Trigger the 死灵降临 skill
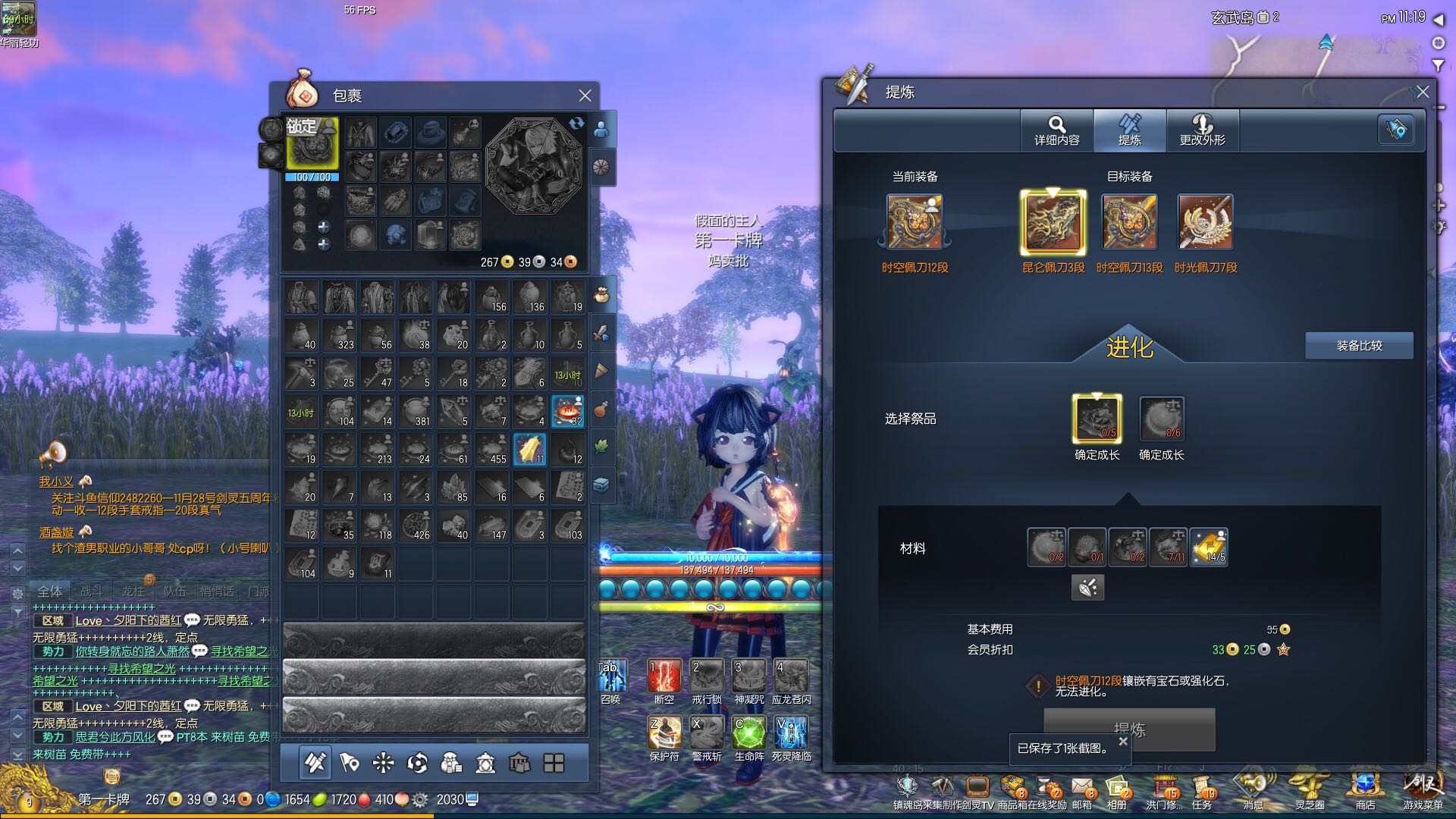 (791, 733)
